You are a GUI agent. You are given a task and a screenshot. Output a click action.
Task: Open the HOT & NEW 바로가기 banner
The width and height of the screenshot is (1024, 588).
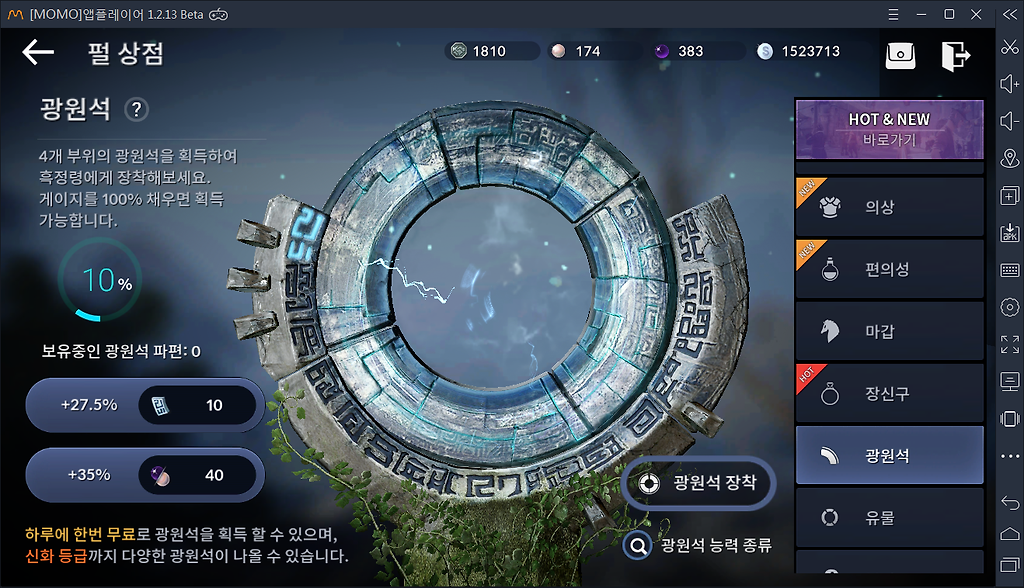889,129
